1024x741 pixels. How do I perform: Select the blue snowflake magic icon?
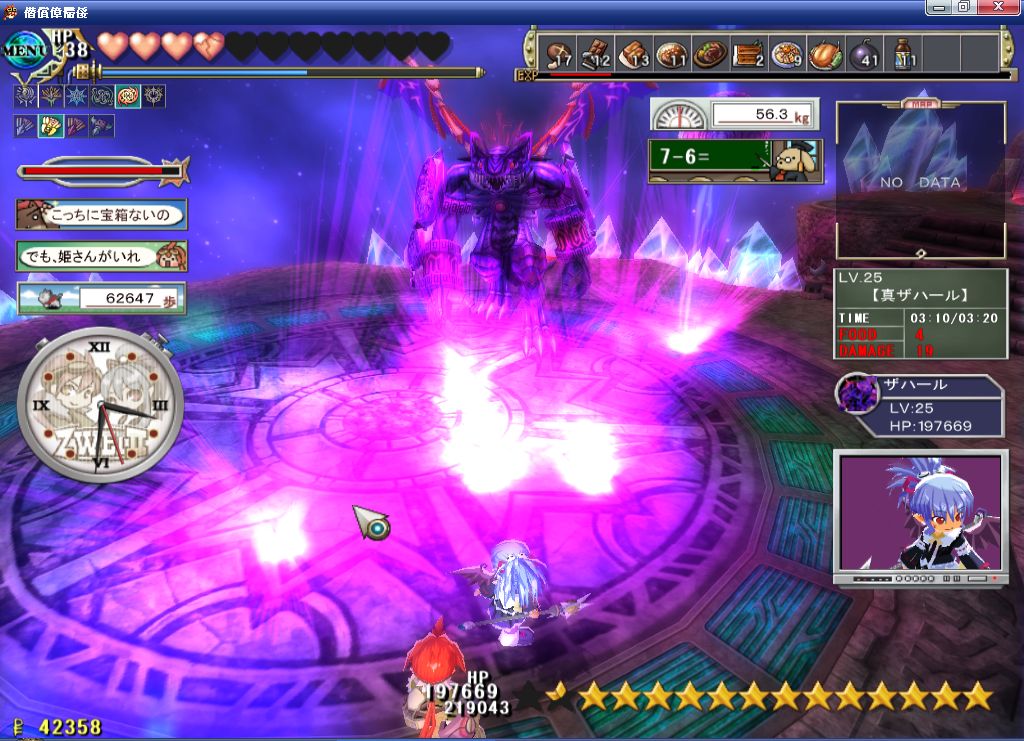pos(76,96)
